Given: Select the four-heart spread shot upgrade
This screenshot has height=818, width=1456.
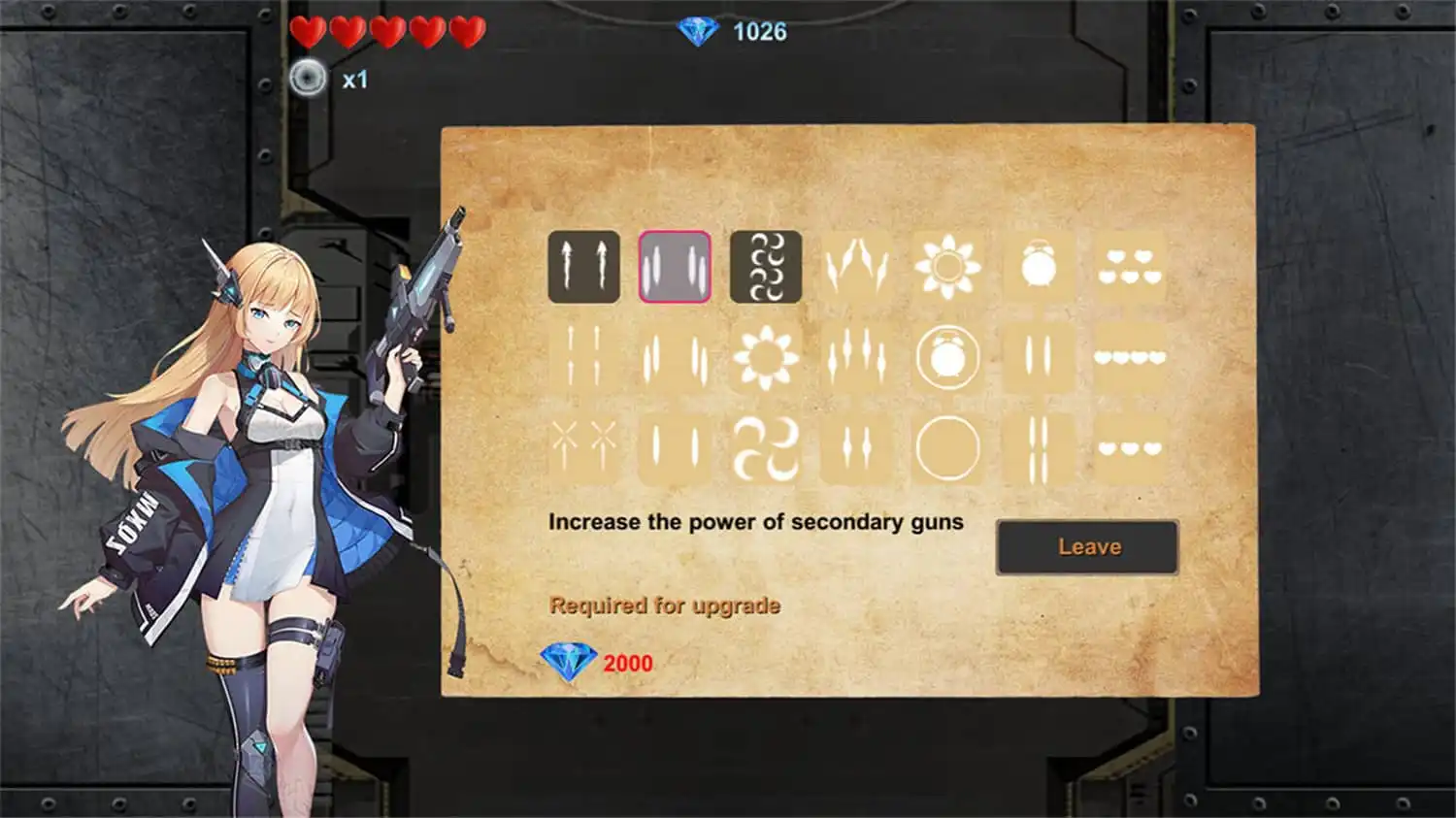Looking at the screenshot, I should coord(1131,357).
